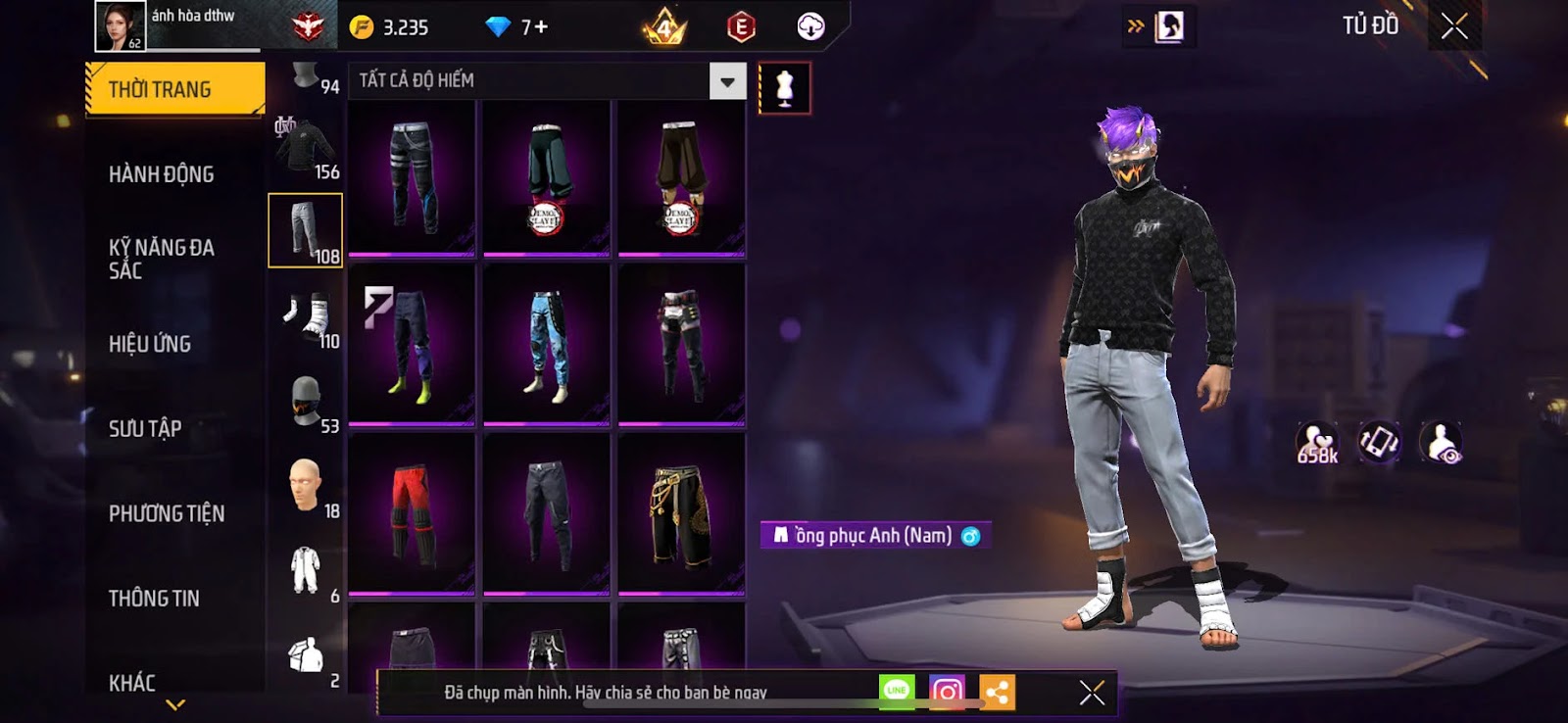Viewport: 1568px width, 723px height.
Task: Select the head category with 18 items
Action: click(x=306, y=486)
